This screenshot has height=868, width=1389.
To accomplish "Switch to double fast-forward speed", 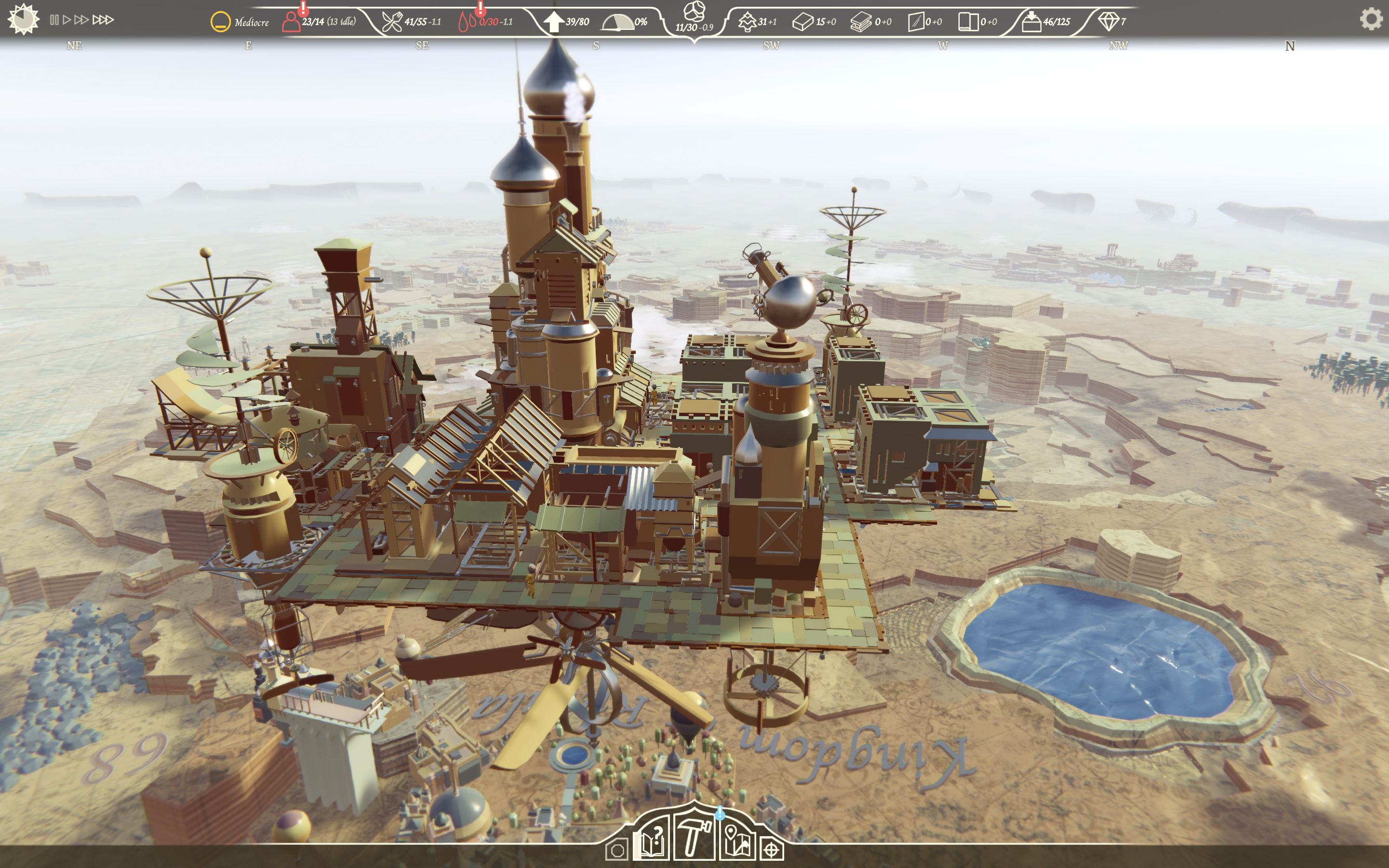I will point(82,20).
